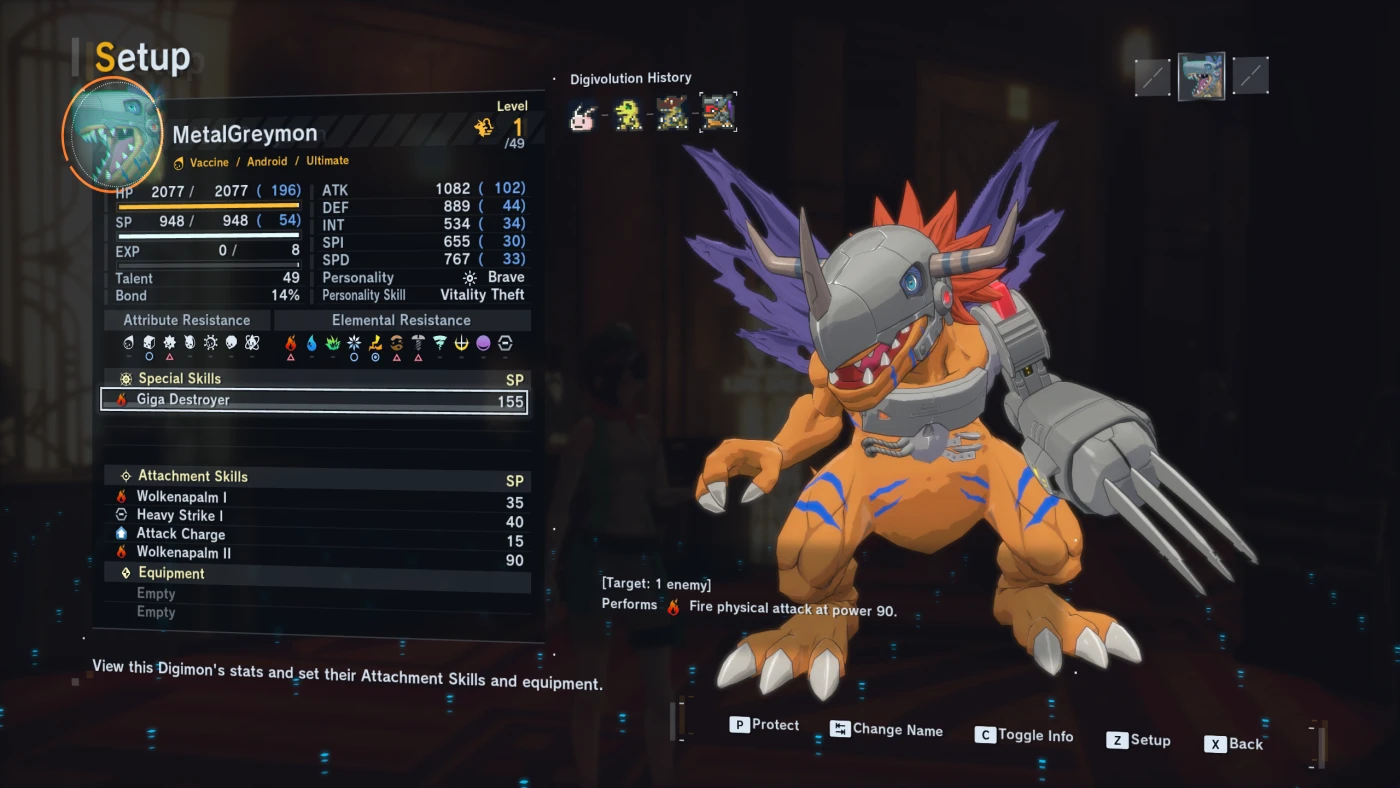Open the Setup option in bottom bar
This screenshot has height=788, width=1400.
[x=1138, y=740]
